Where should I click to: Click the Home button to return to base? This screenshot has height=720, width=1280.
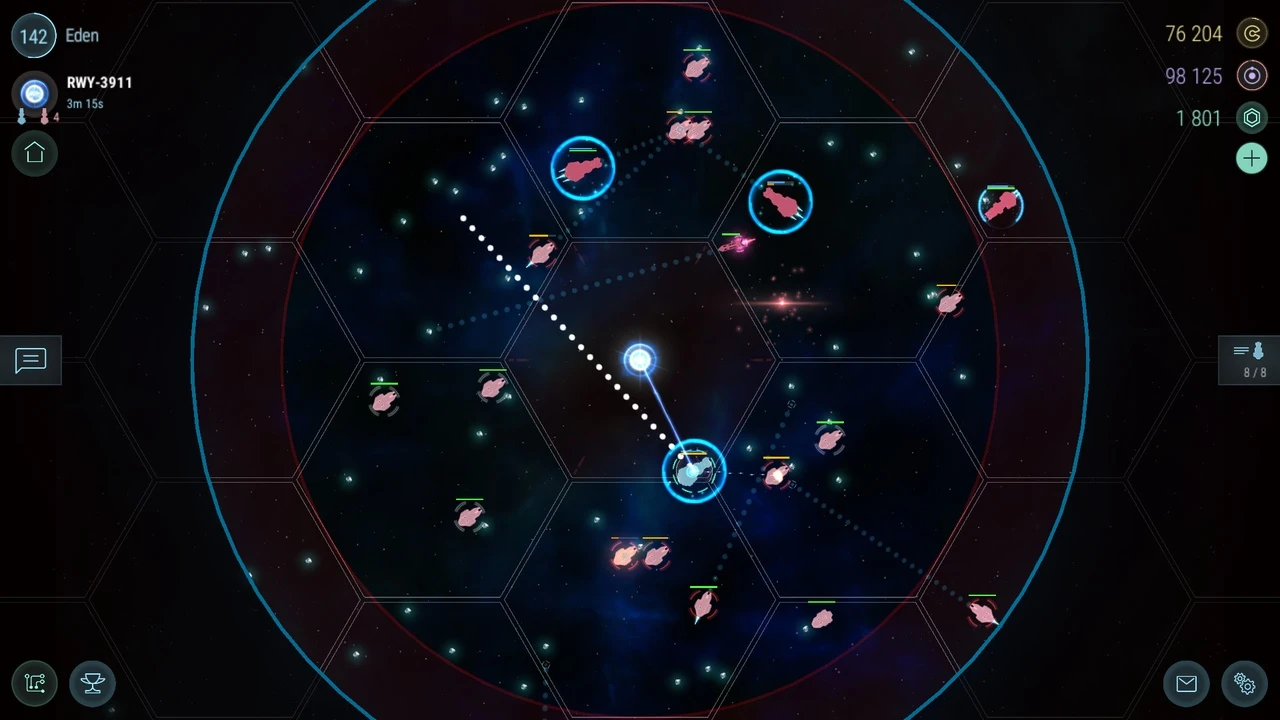[x=34, y=153]
